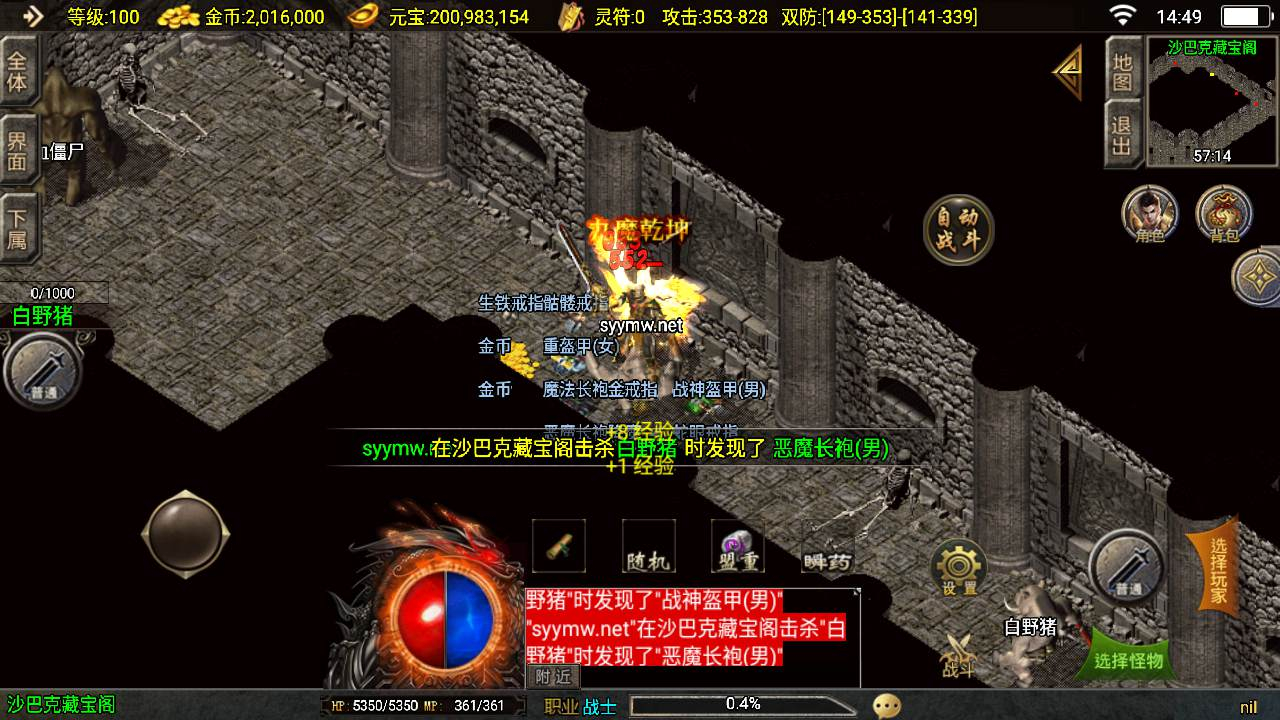Use the 瞬药 potion hotbar slot
This screenshot has height=720, width=1280.
(828, 548)
